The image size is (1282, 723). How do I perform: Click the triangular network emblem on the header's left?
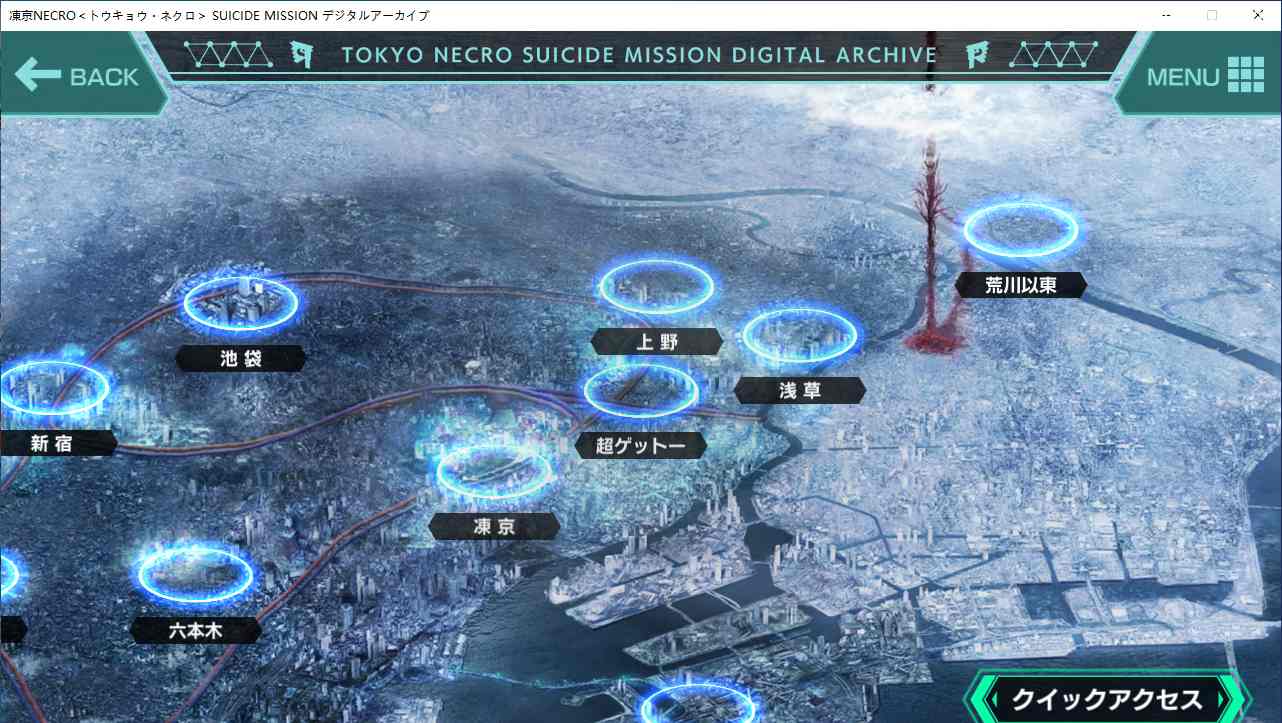tap(228, 53)
